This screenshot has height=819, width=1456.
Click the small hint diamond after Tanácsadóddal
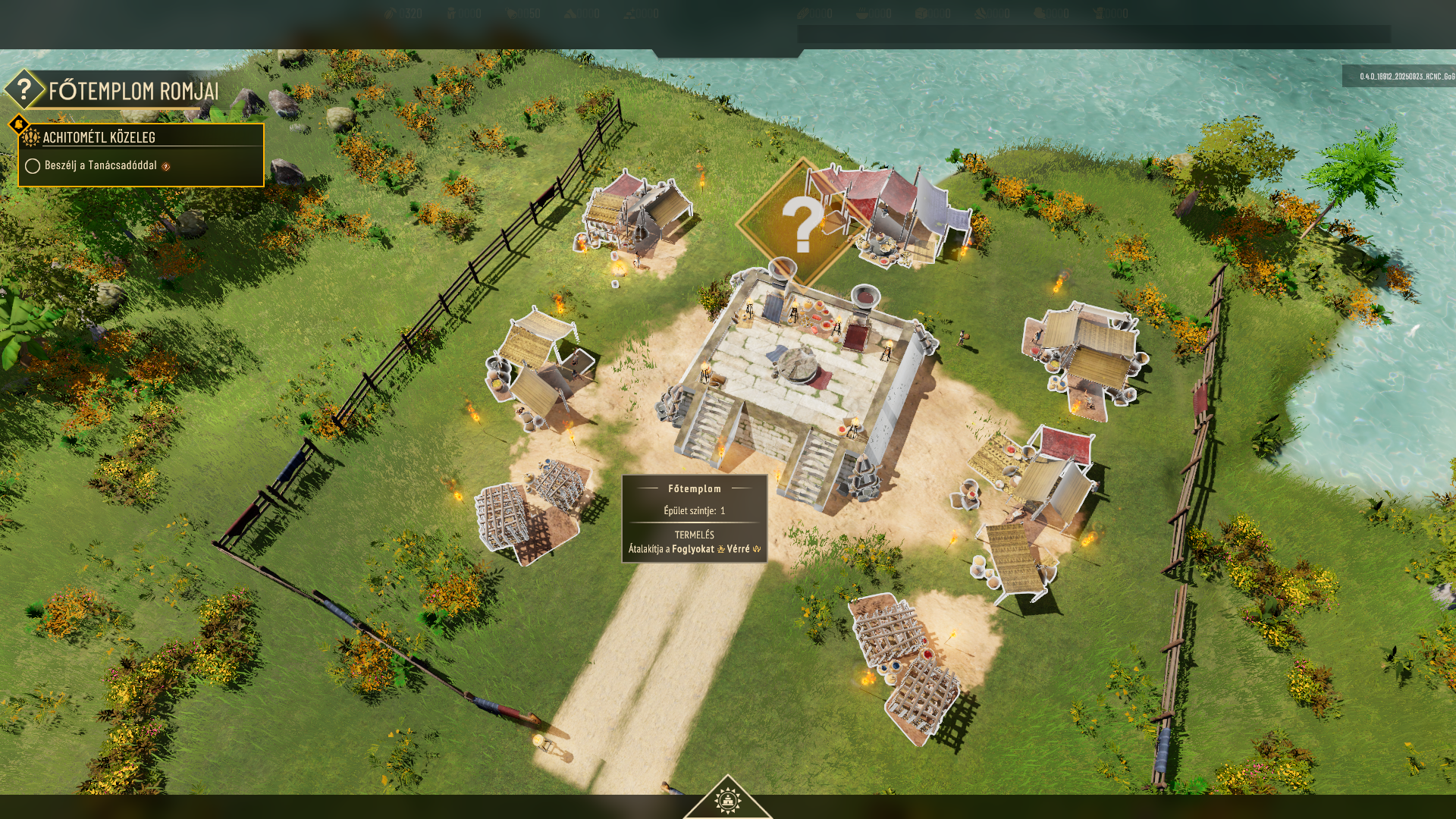click(166, 166)
